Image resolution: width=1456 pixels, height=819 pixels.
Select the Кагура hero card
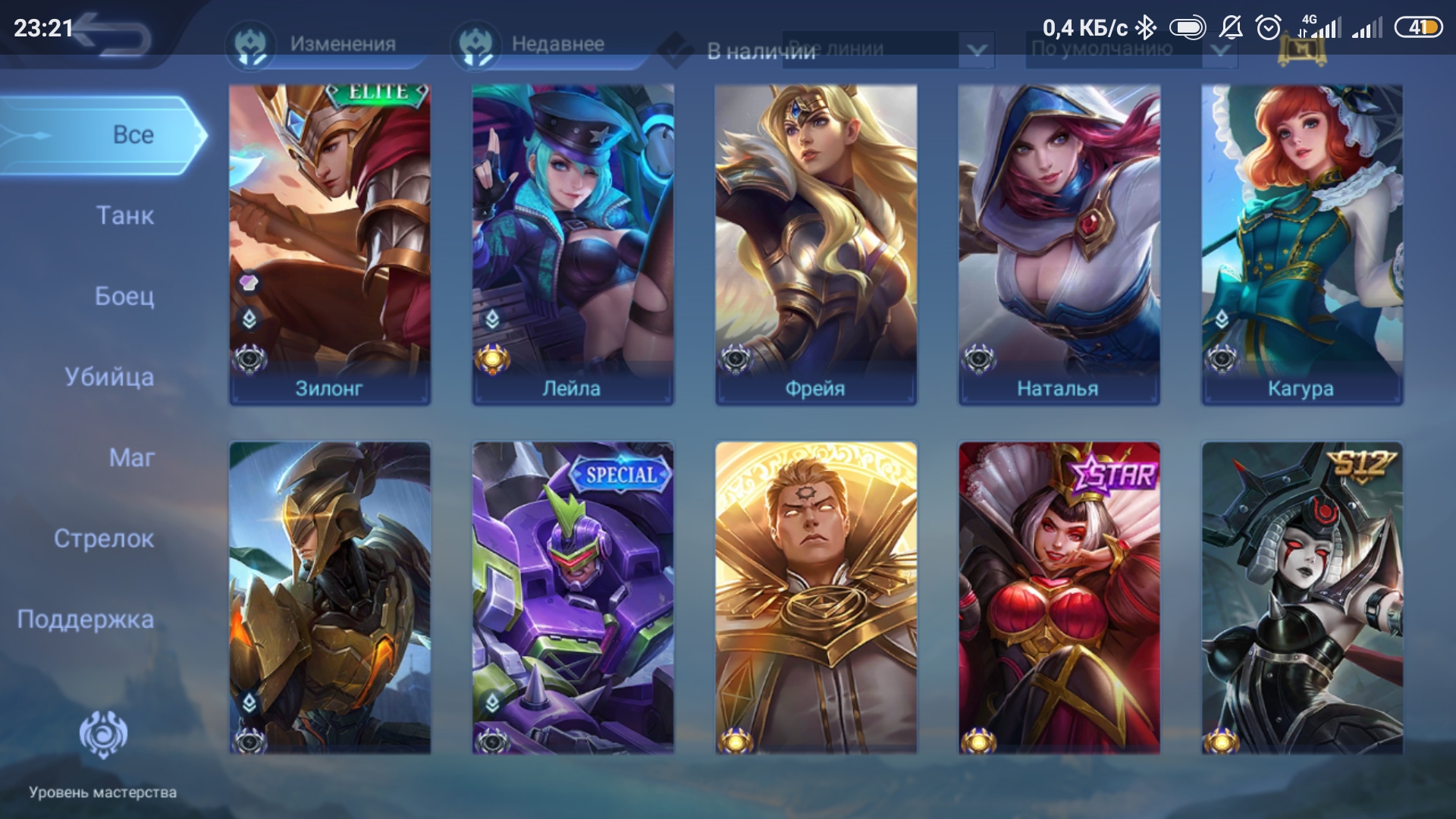pyautogui.click(x=1302, y=244)
